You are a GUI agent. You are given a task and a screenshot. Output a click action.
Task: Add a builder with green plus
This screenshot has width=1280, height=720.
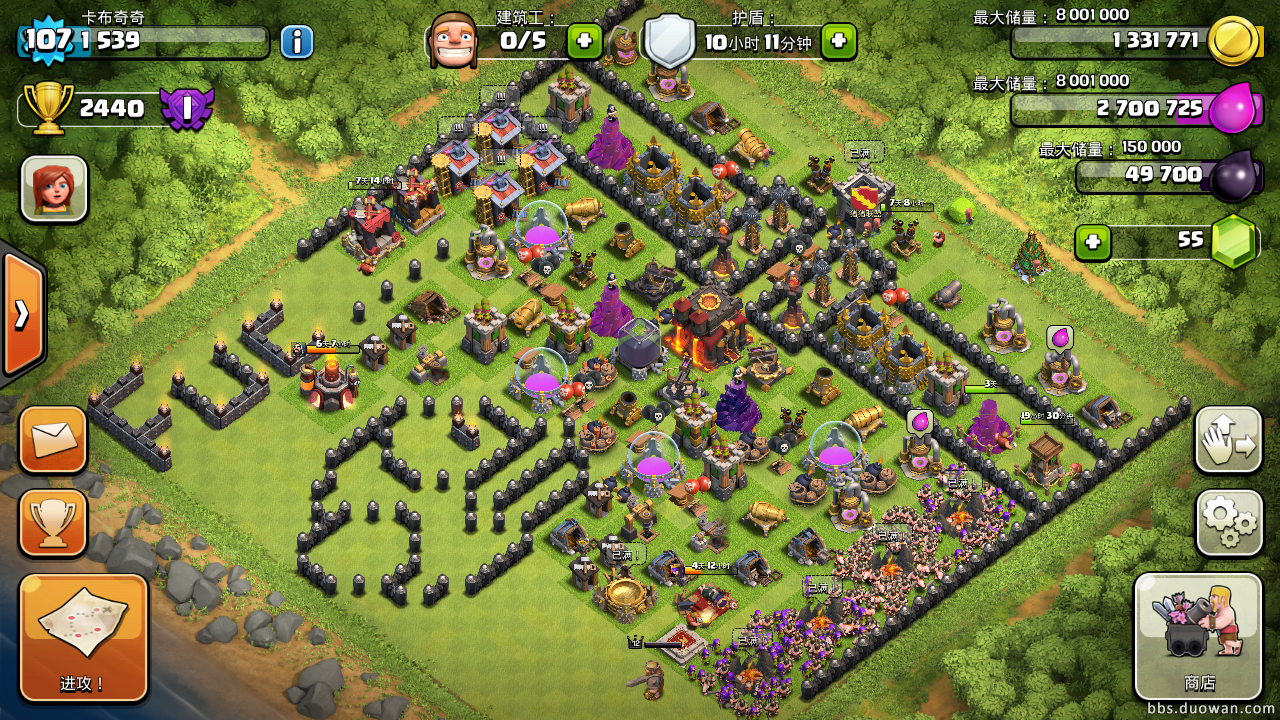(x=585, y=42)
